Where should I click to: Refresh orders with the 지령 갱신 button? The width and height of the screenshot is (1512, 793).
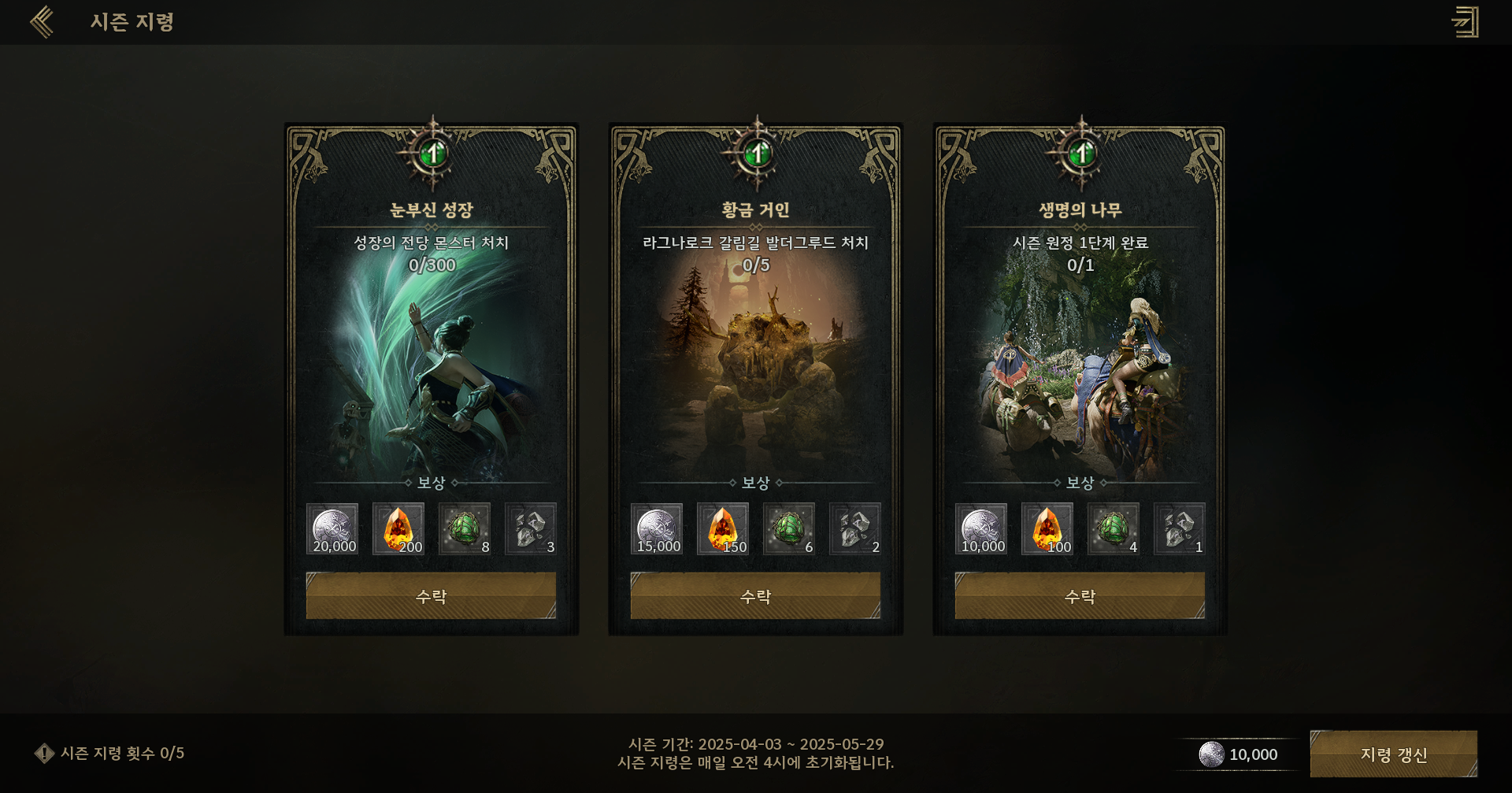1393,754
